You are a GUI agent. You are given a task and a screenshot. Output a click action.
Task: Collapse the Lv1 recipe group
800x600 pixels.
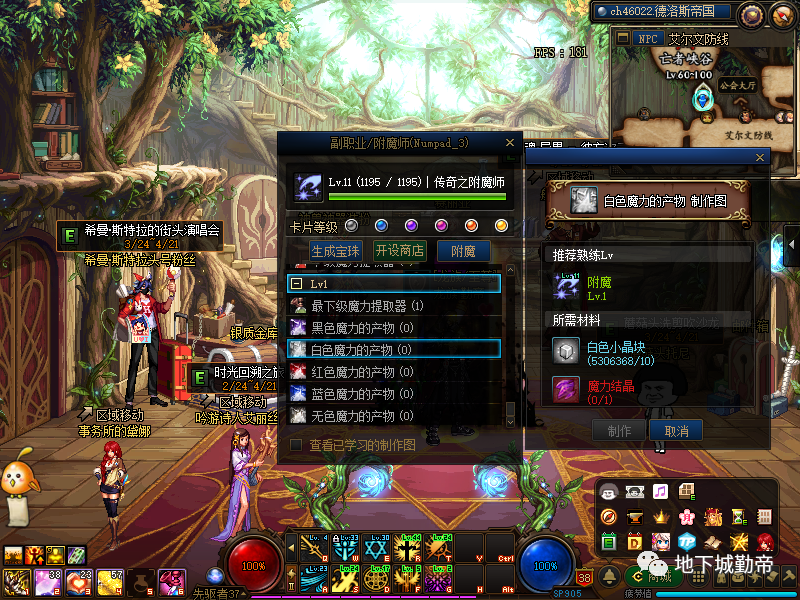tap(297, 284)
